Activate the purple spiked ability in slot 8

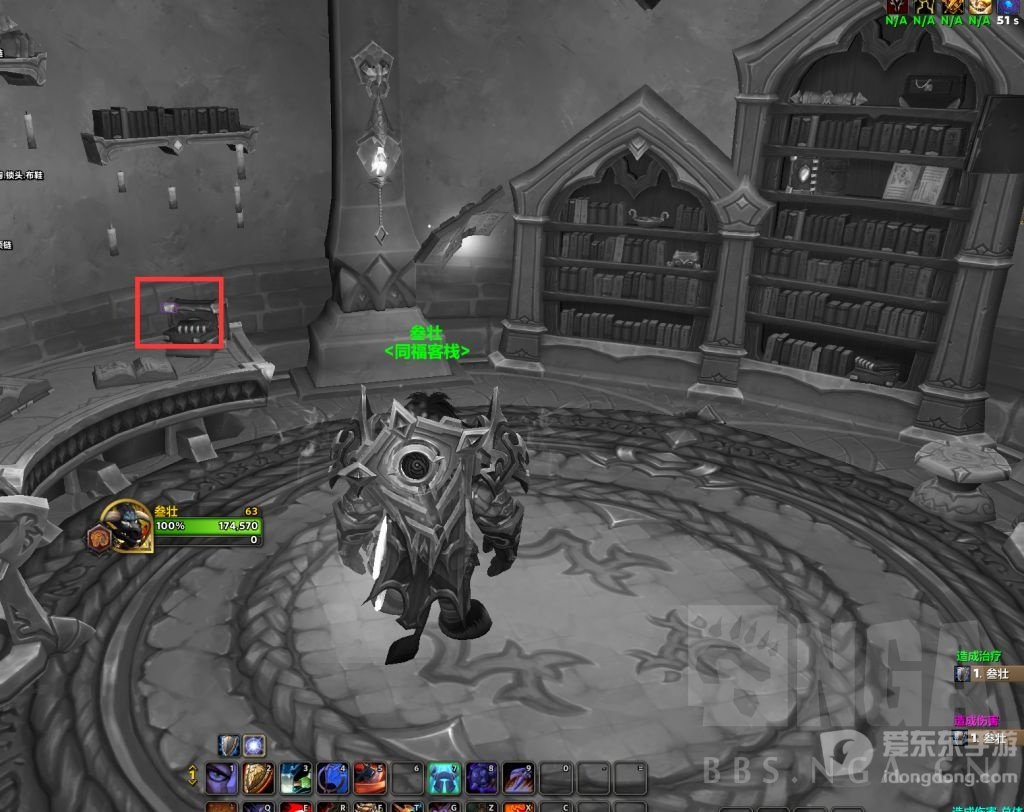(x=481, y=777)
